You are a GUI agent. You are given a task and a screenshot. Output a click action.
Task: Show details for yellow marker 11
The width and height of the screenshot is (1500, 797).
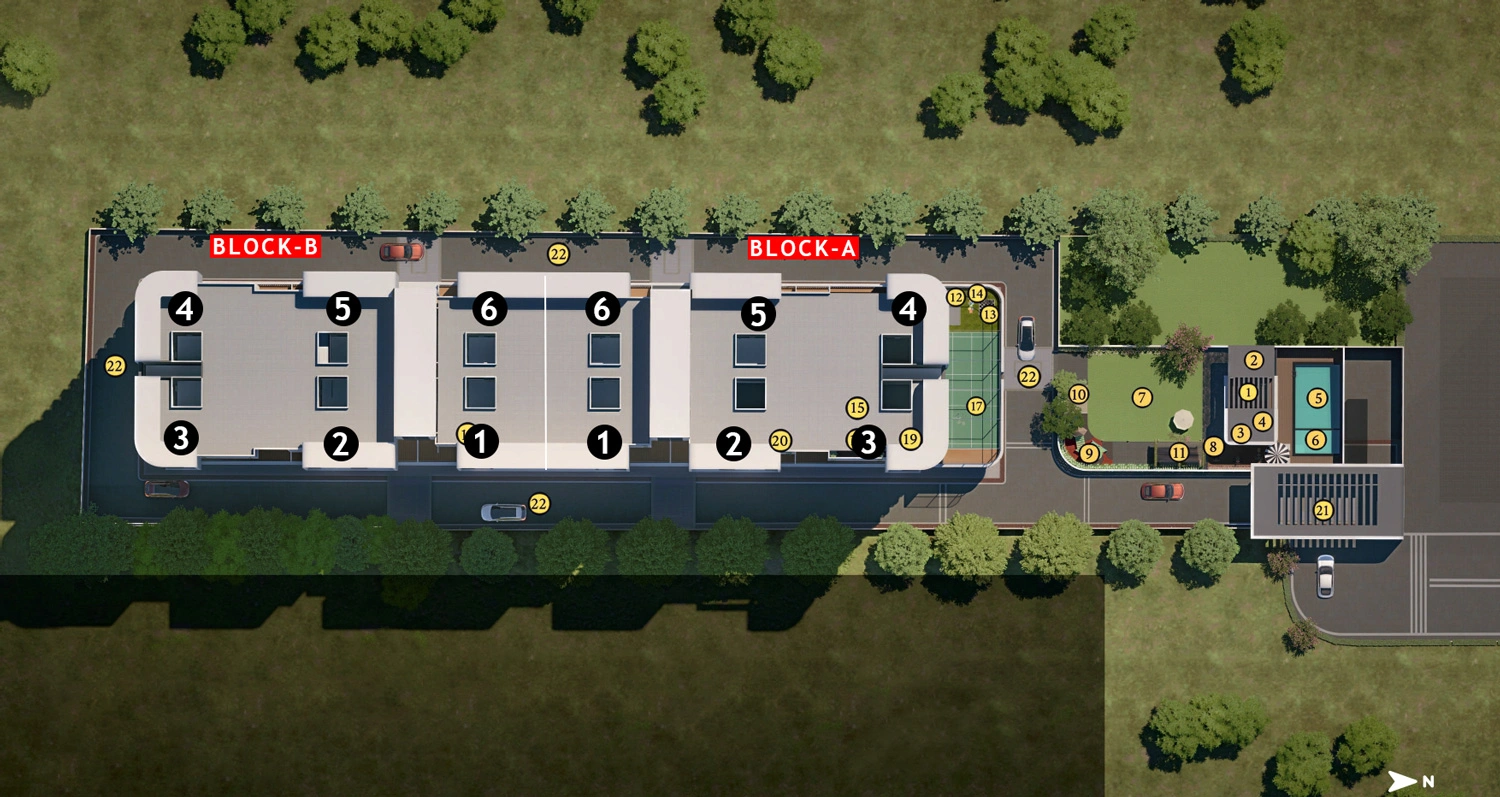[x=1179, y=453]
